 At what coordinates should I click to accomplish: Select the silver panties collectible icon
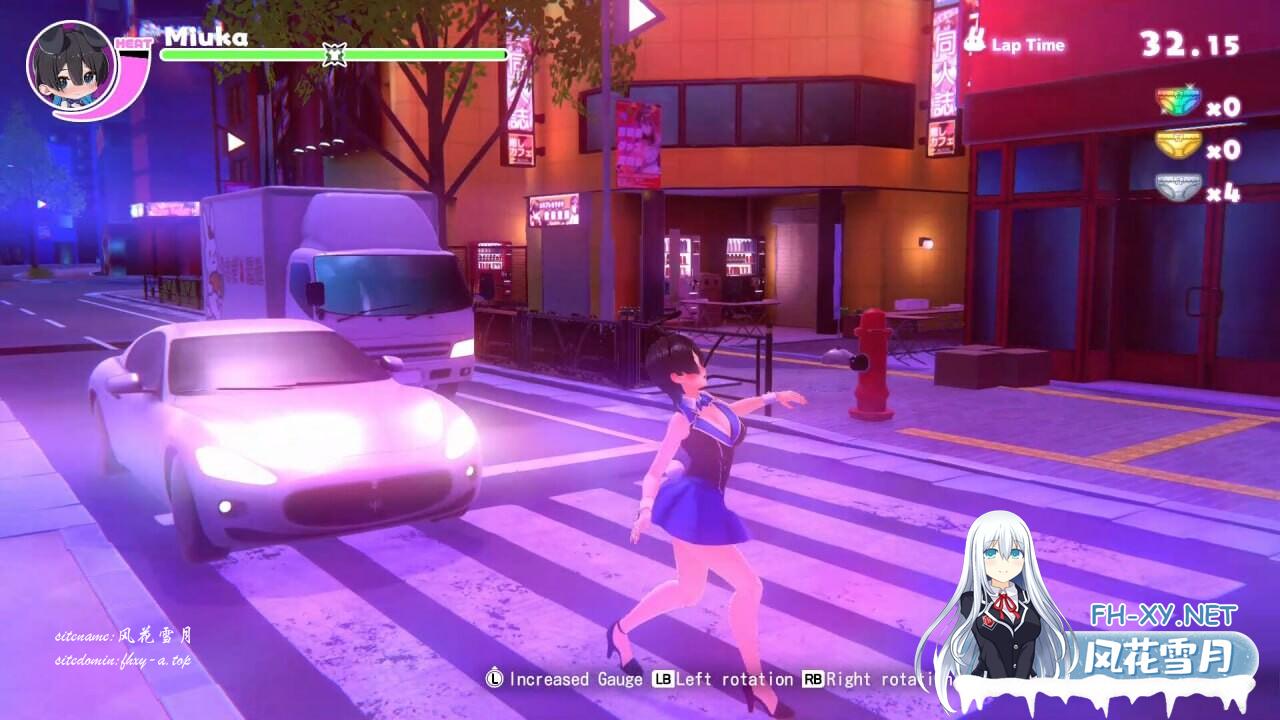(1177, 189)
